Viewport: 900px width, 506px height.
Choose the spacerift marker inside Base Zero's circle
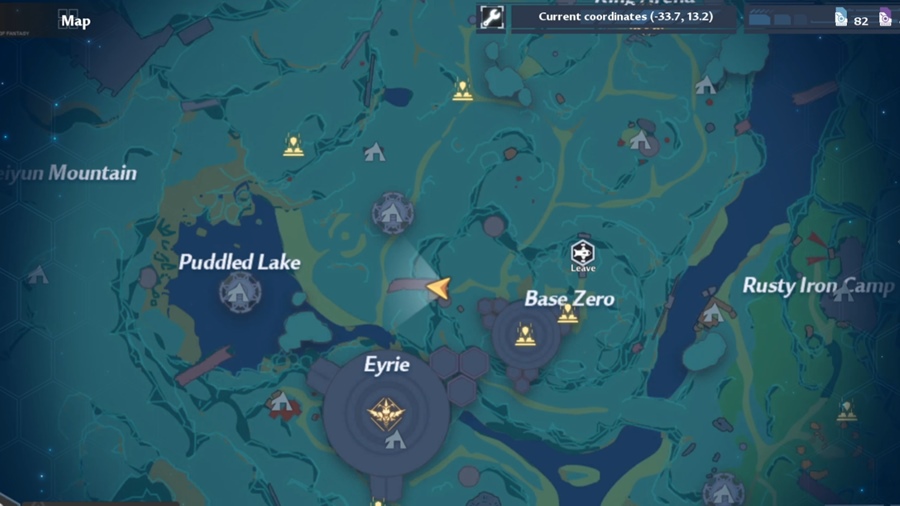point(526,336)
